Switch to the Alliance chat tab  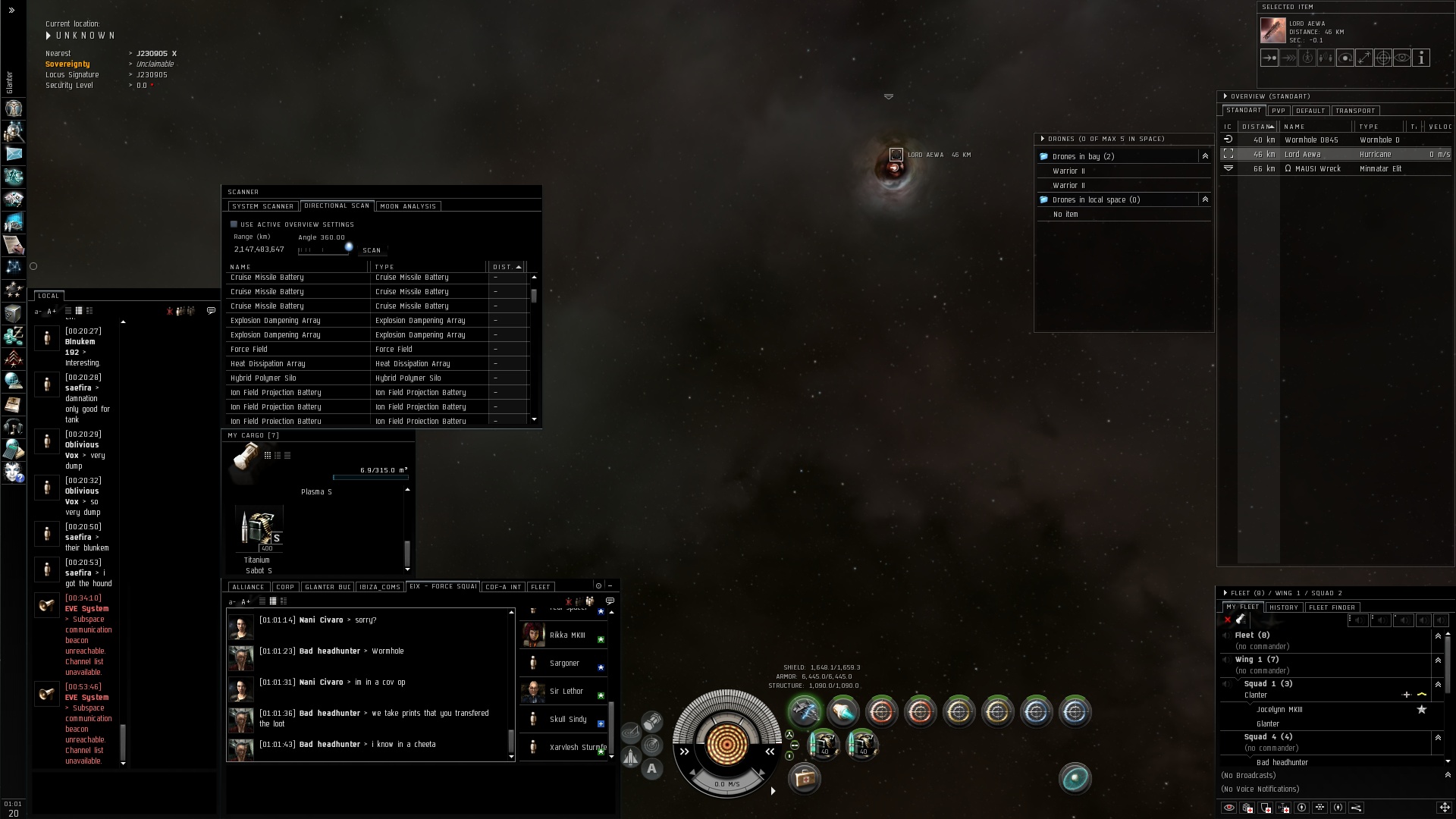pyautogui.click(x=248, y=587)
